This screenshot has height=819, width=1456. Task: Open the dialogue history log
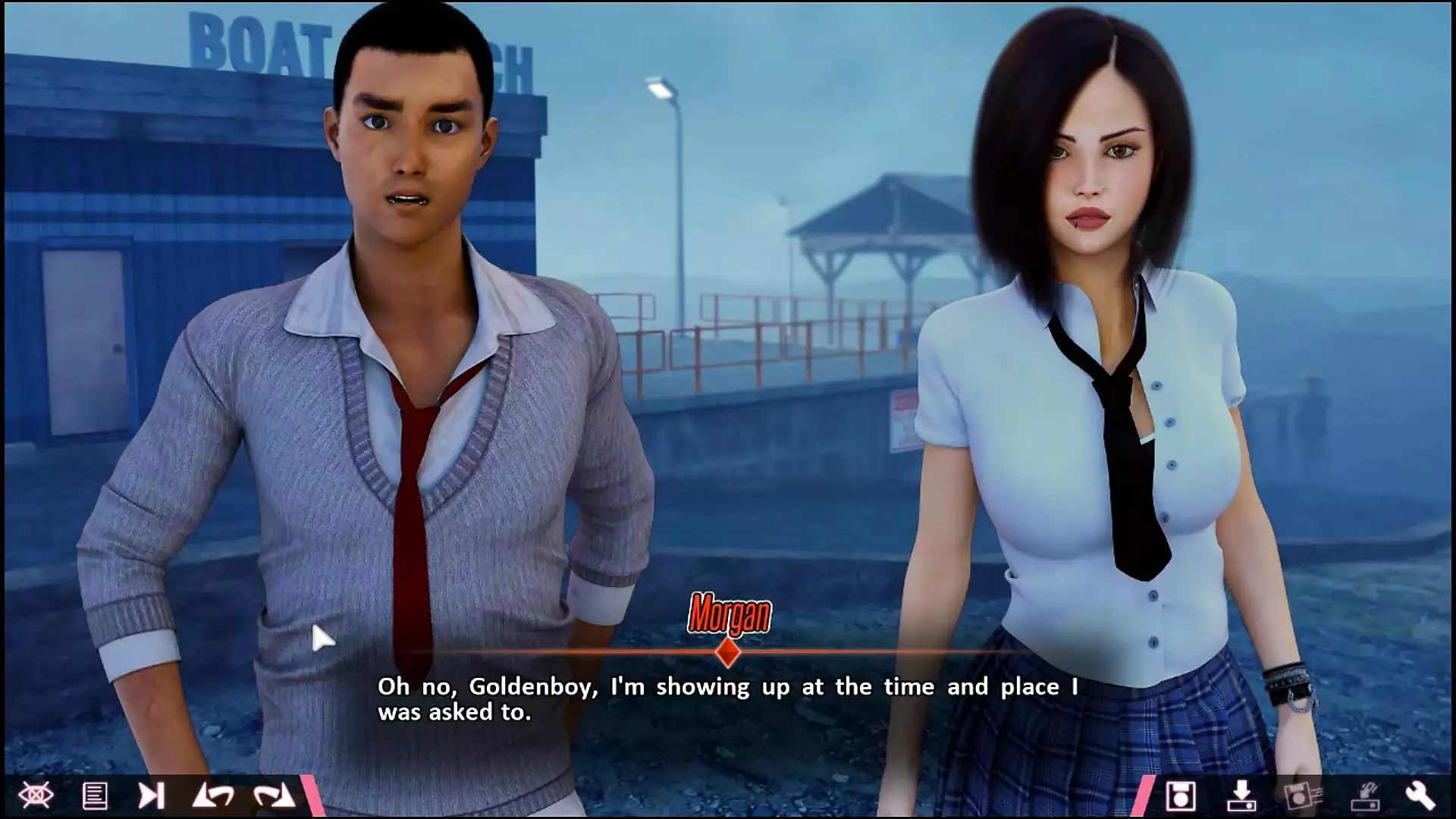tap(95, 795)
